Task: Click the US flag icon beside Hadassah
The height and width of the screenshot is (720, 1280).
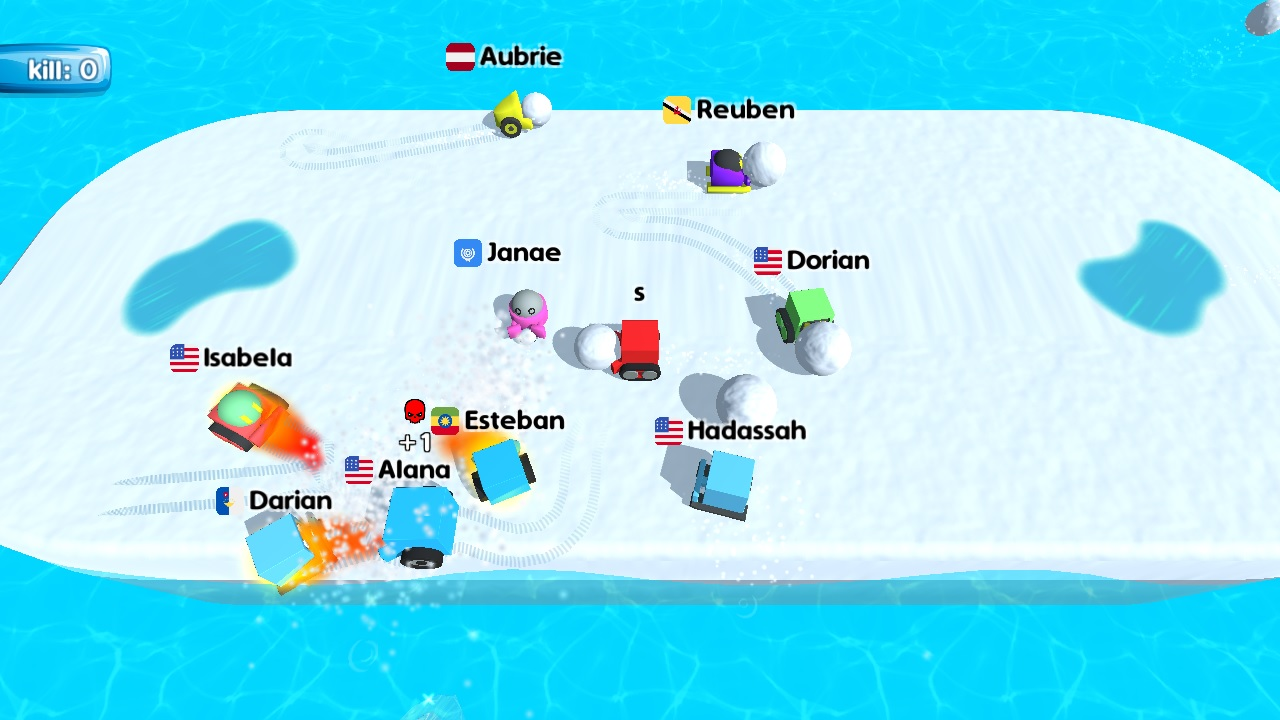Action: (666, 430)
